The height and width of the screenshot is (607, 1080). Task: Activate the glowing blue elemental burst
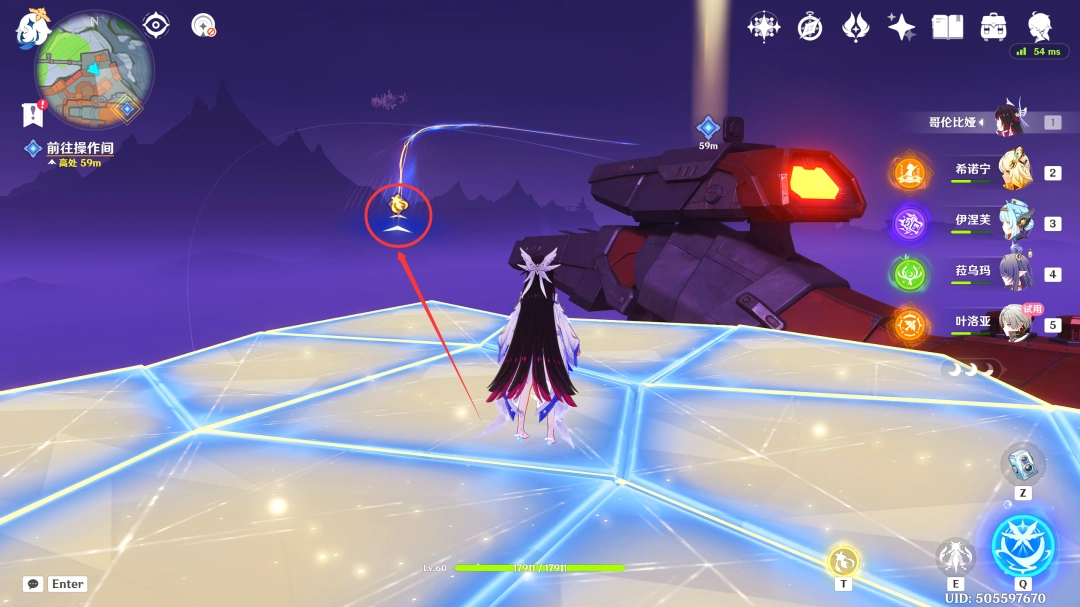pos(1023,546)
